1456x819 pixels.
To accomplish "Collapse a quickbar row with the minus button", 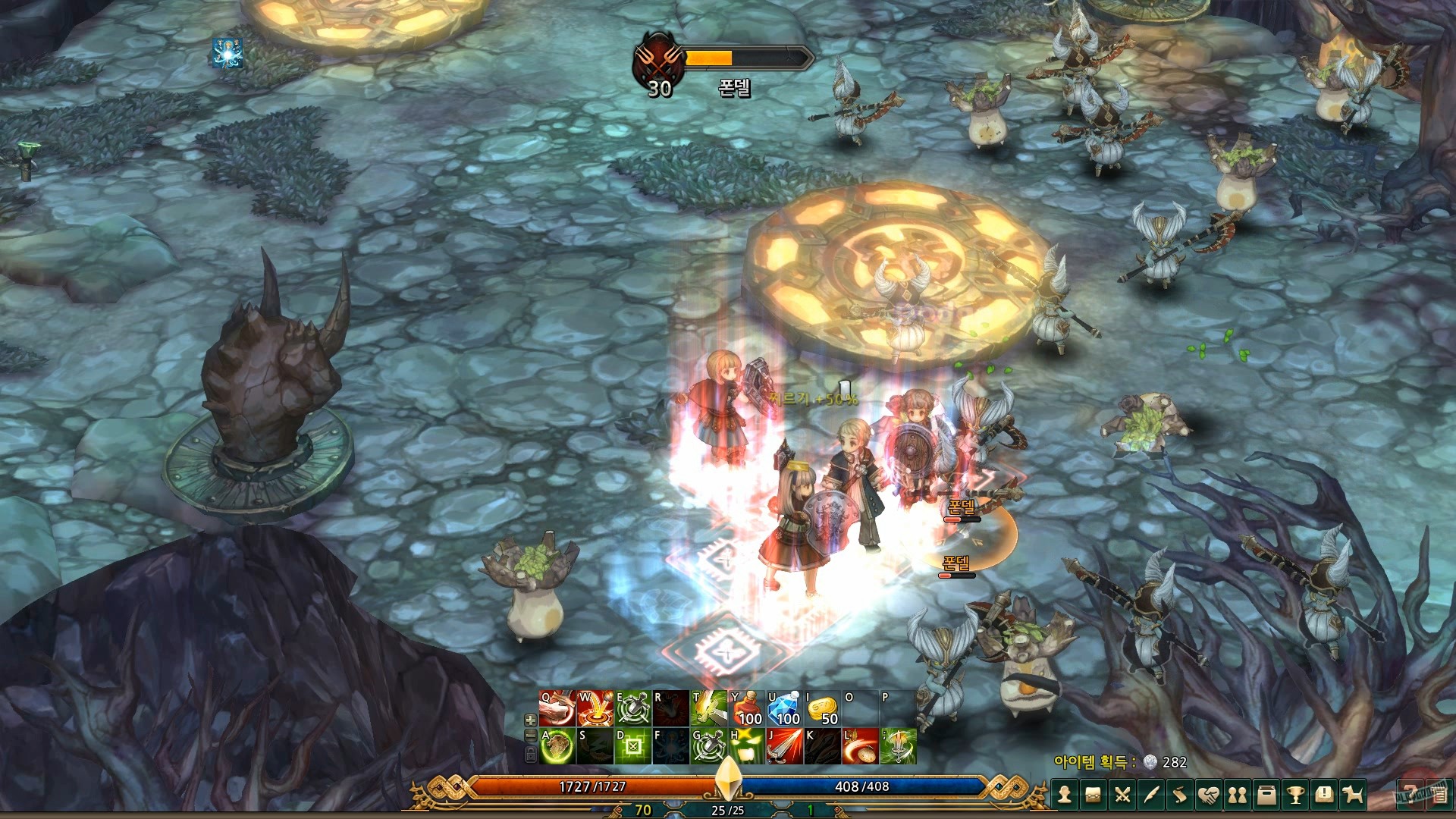I will (529, 736).
